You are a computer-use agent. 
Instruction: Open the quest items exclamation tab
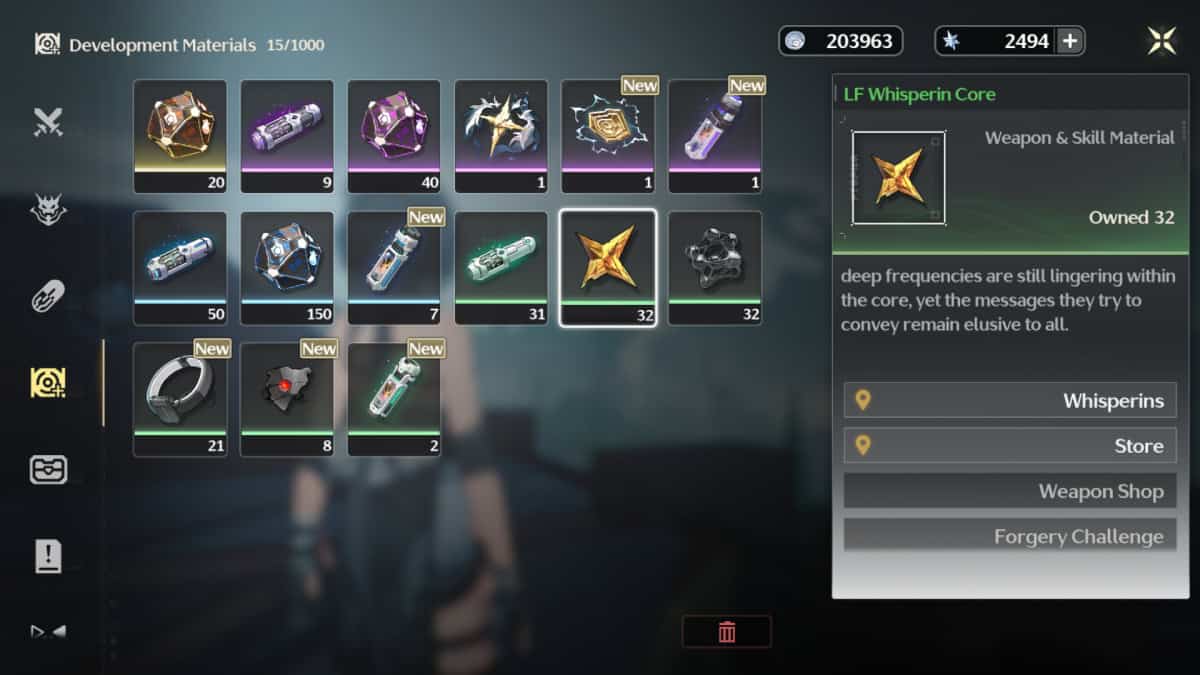[x=48, y=556]
